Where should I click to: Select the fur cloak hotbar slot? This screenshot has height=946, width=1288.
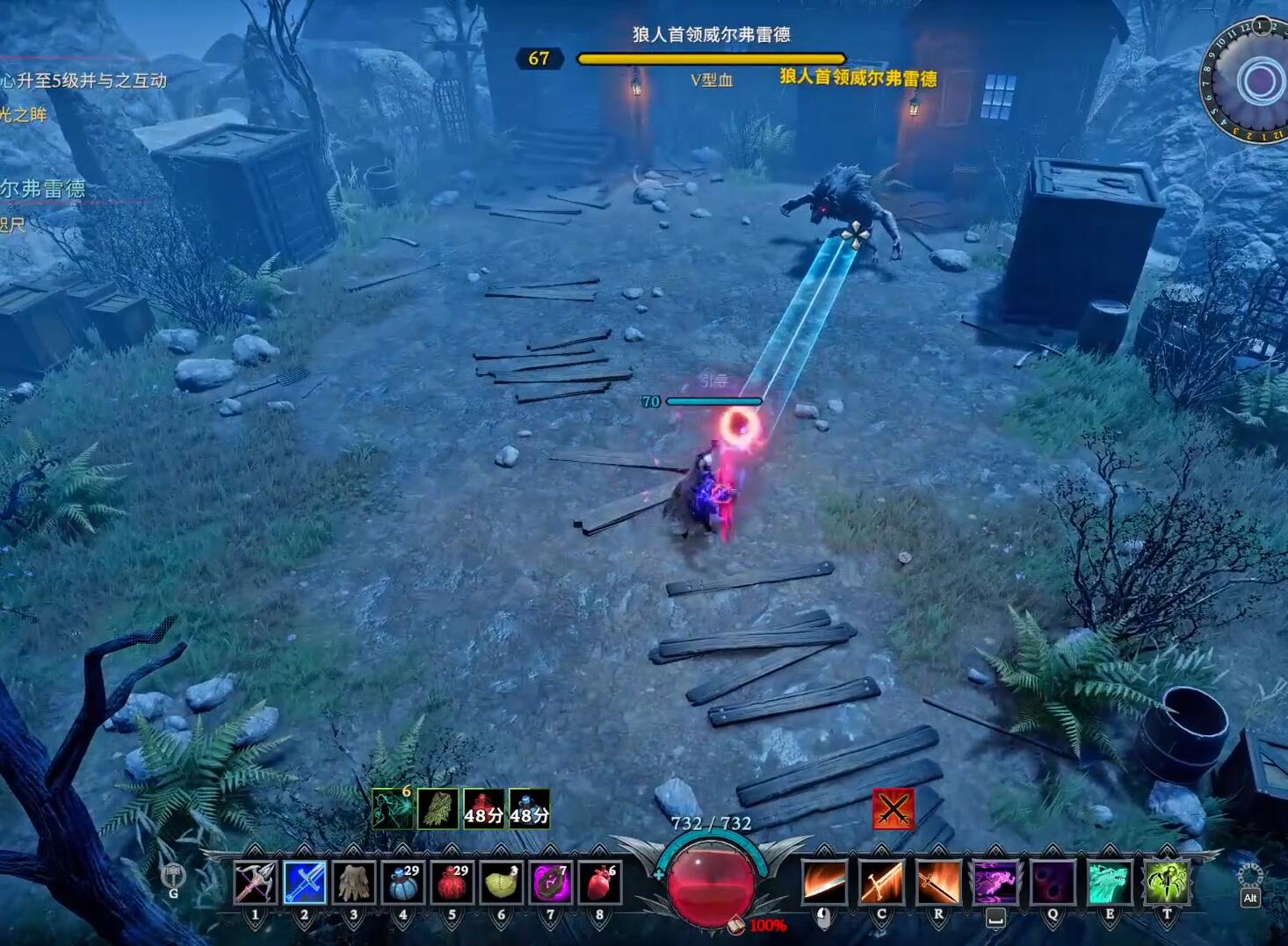click(x=354, y=882)
